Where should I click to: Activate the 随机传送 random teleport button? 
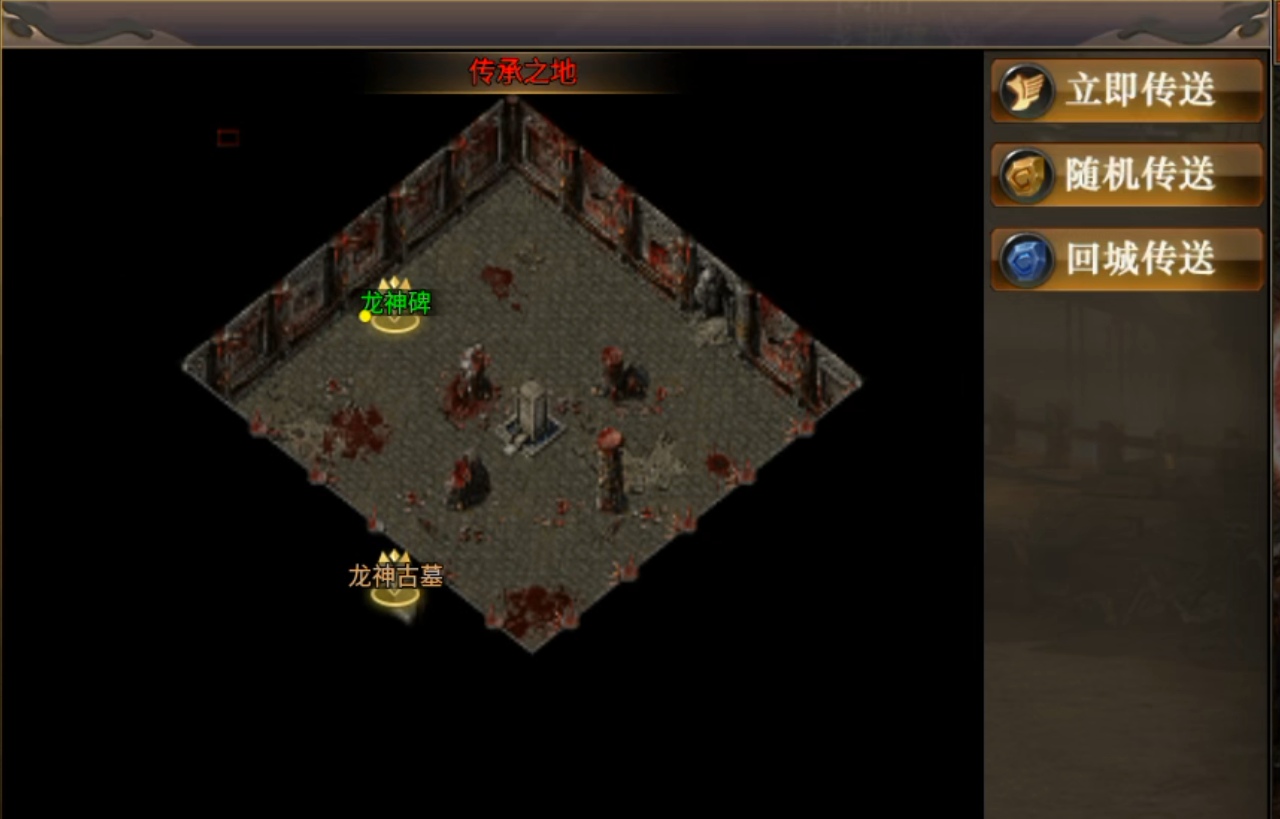pos(1127,175)
